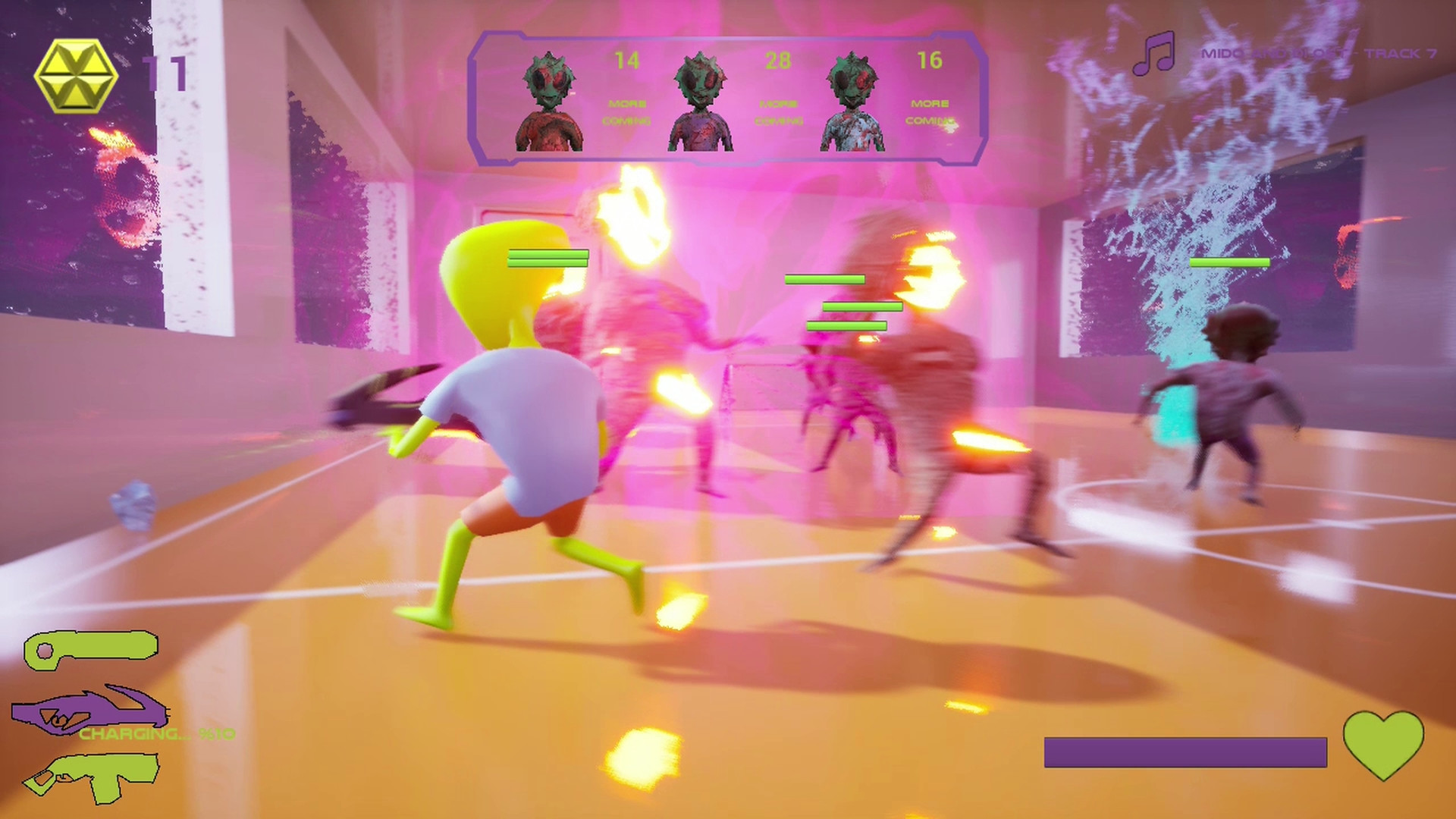This screenshot has width=1456, height=819.
Task: Click the first zombie portrait in the wave panel
Action: 549,99
